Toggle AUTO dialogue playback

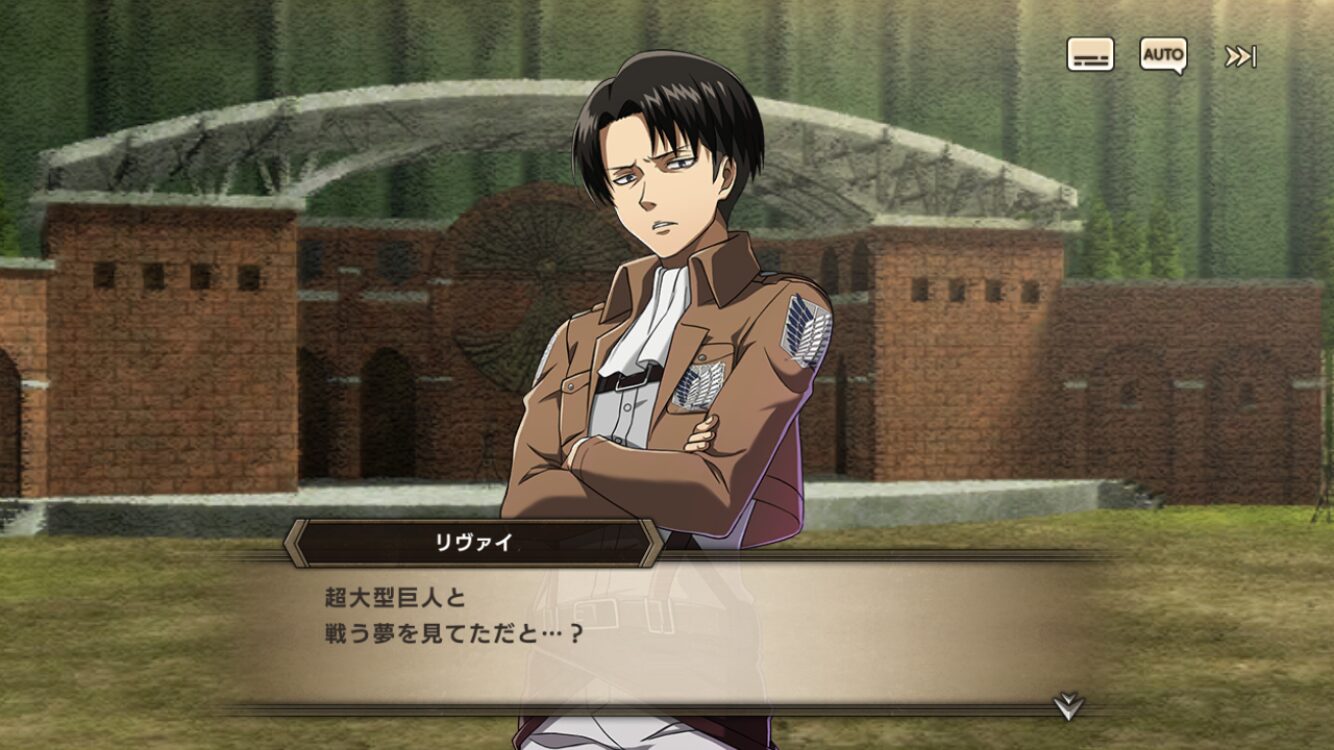point(1163,55)
